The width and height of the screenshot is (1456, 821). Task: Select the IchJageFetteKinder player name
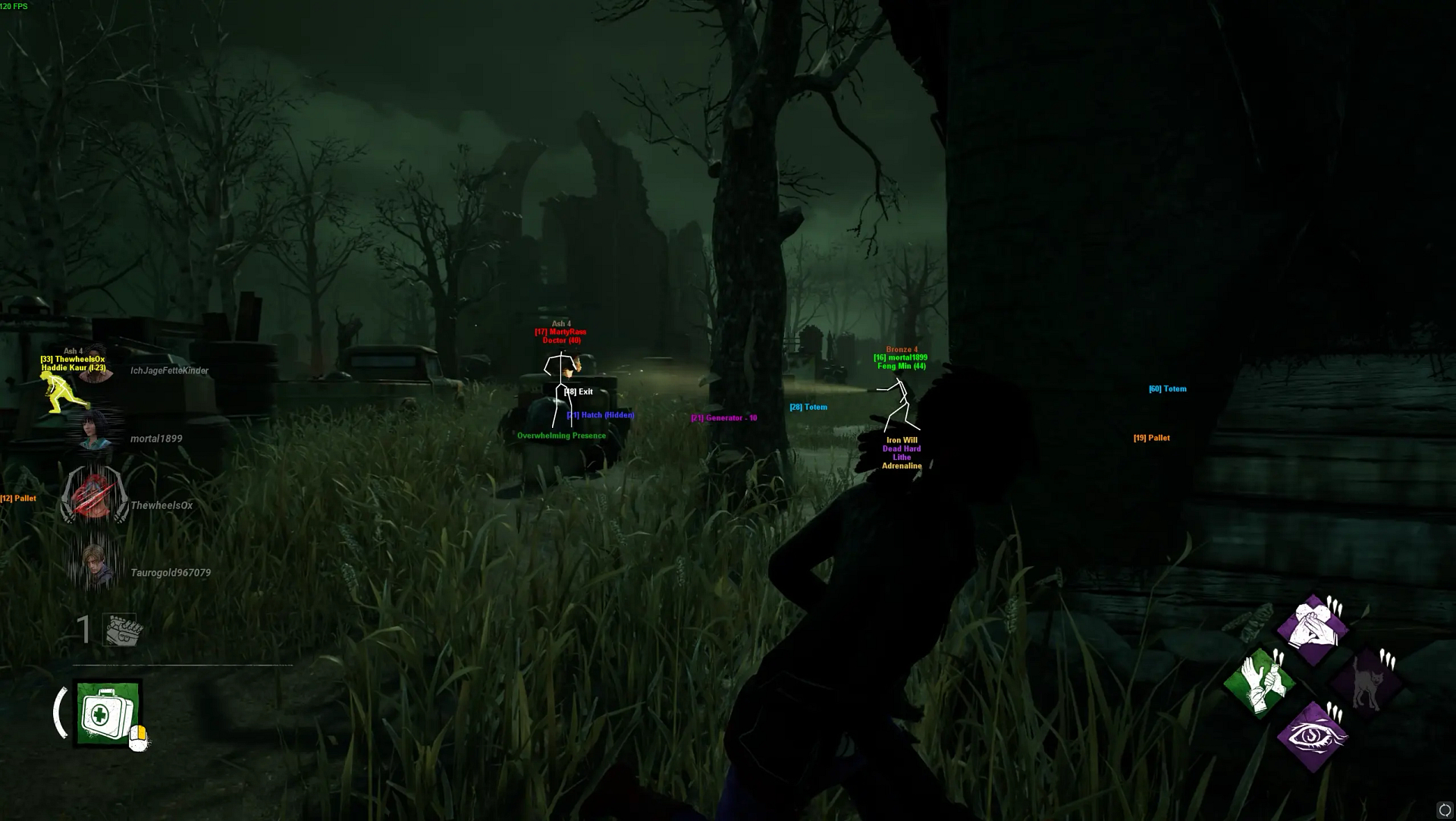pyautogui.click(x=168, y=370)
